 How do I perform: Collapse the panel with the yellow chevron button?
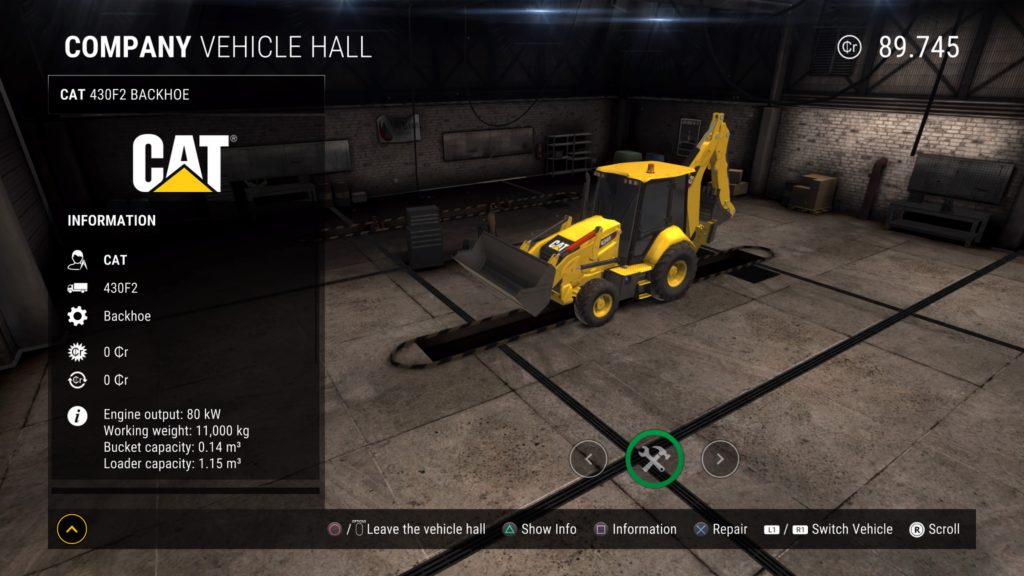click(71, 529)
